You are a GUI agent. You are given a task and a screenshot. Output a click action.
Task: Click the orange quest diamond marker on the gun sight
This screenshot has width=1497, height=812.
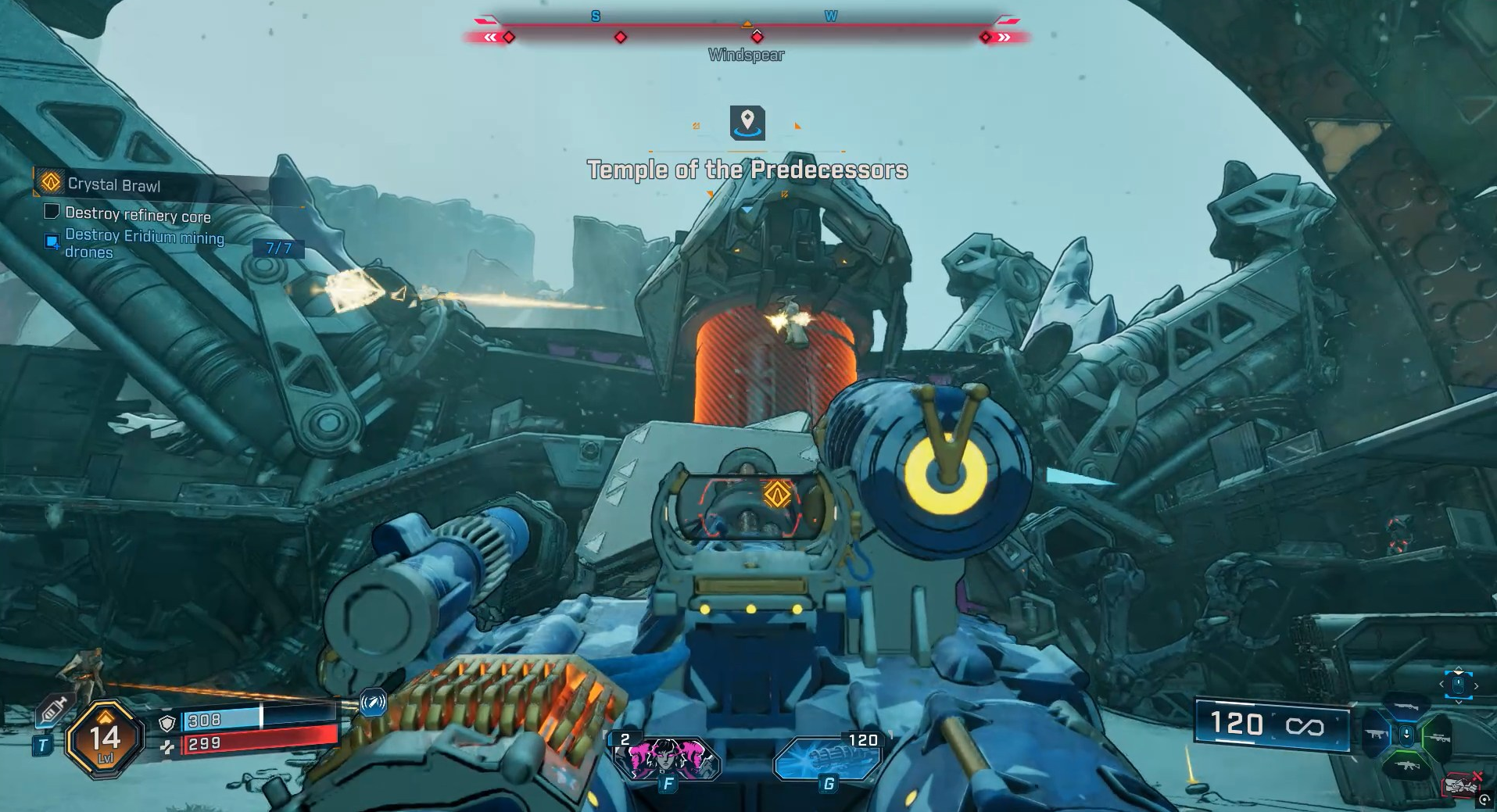pos(777,494)
